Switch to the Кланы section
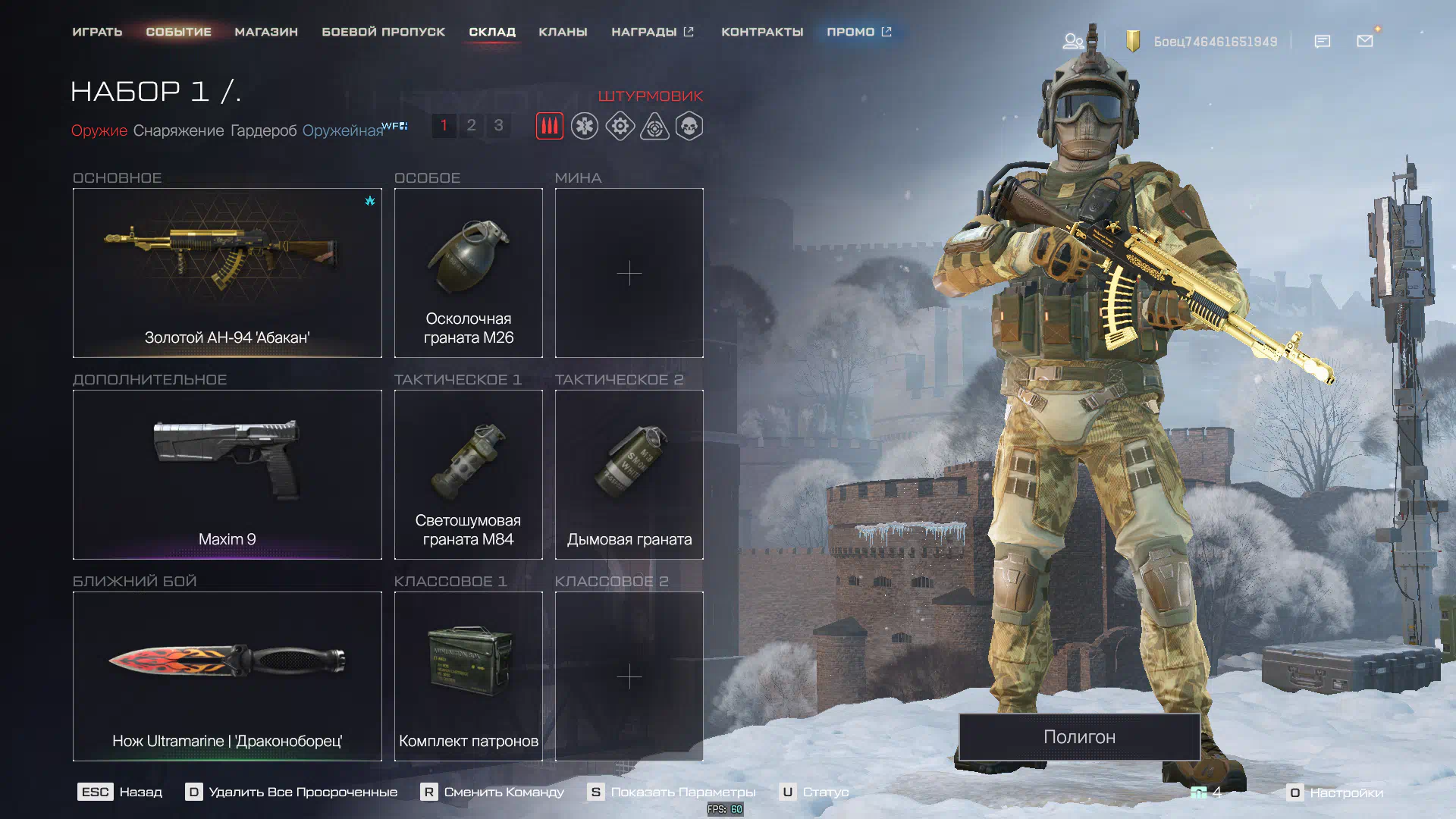Viewport: 1456px width, 819px height. pos(563,32)
